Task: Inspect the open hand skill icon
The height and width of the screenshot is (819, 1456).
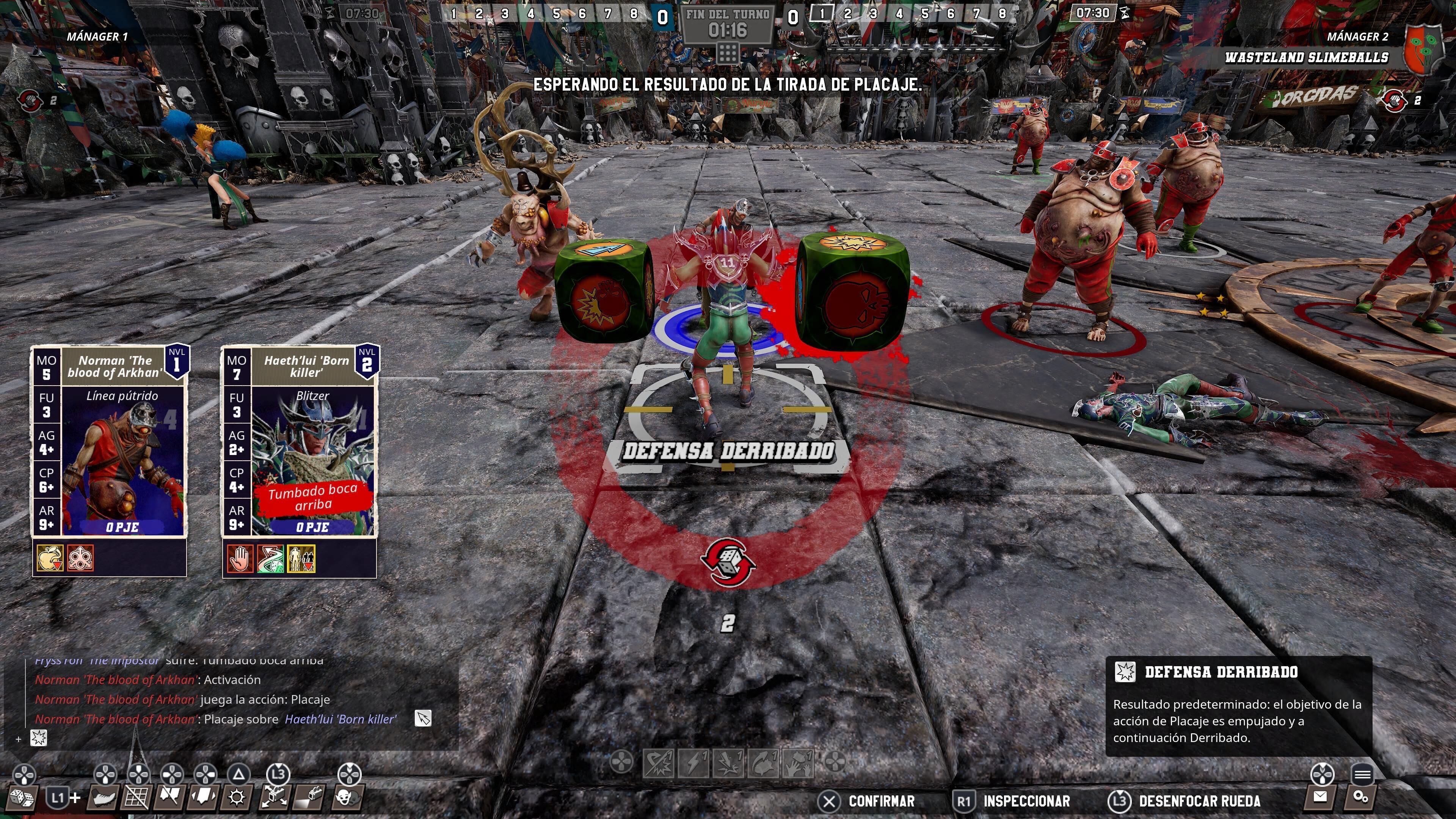Action: coord(240,559)
